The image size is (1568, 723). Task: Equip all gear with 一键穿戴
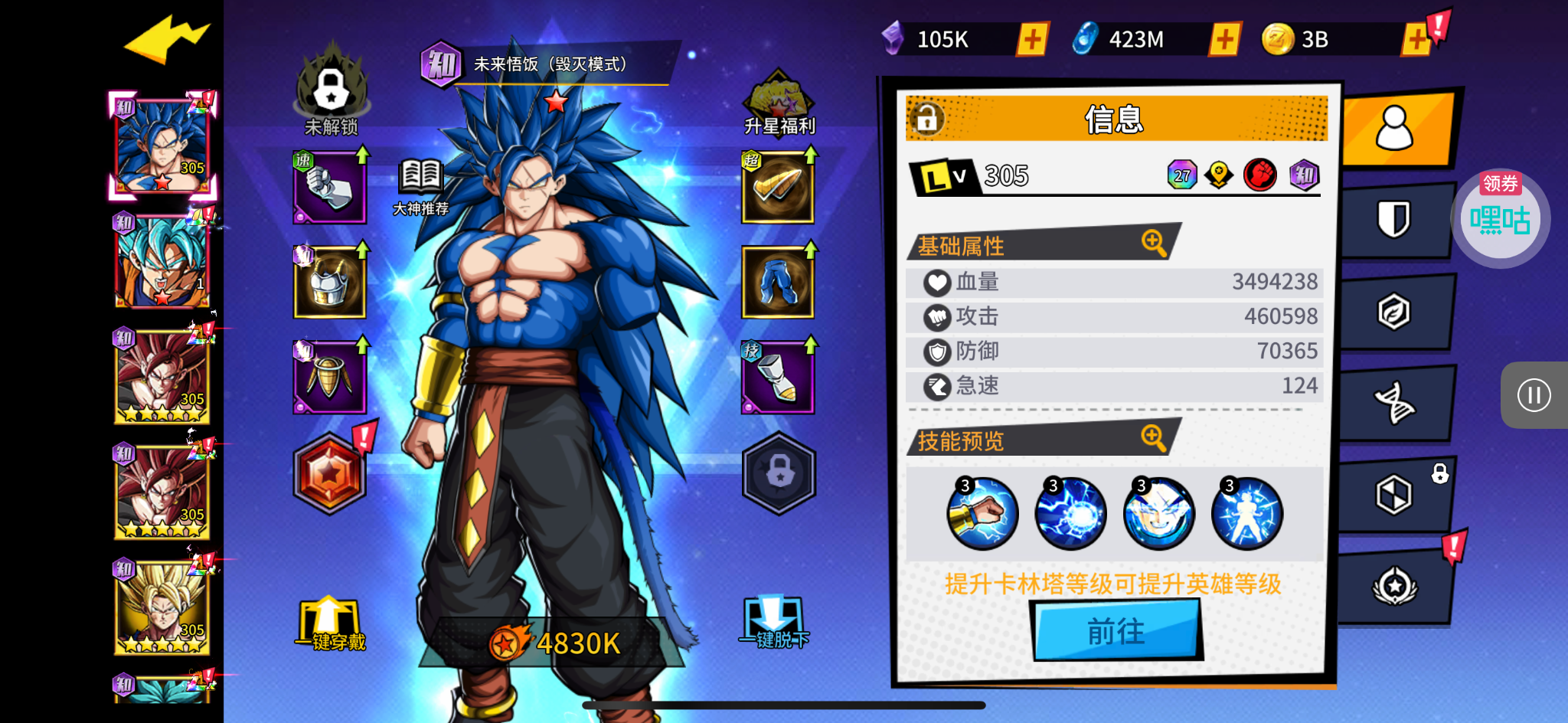pyautogui.click(x=330, y=625)
